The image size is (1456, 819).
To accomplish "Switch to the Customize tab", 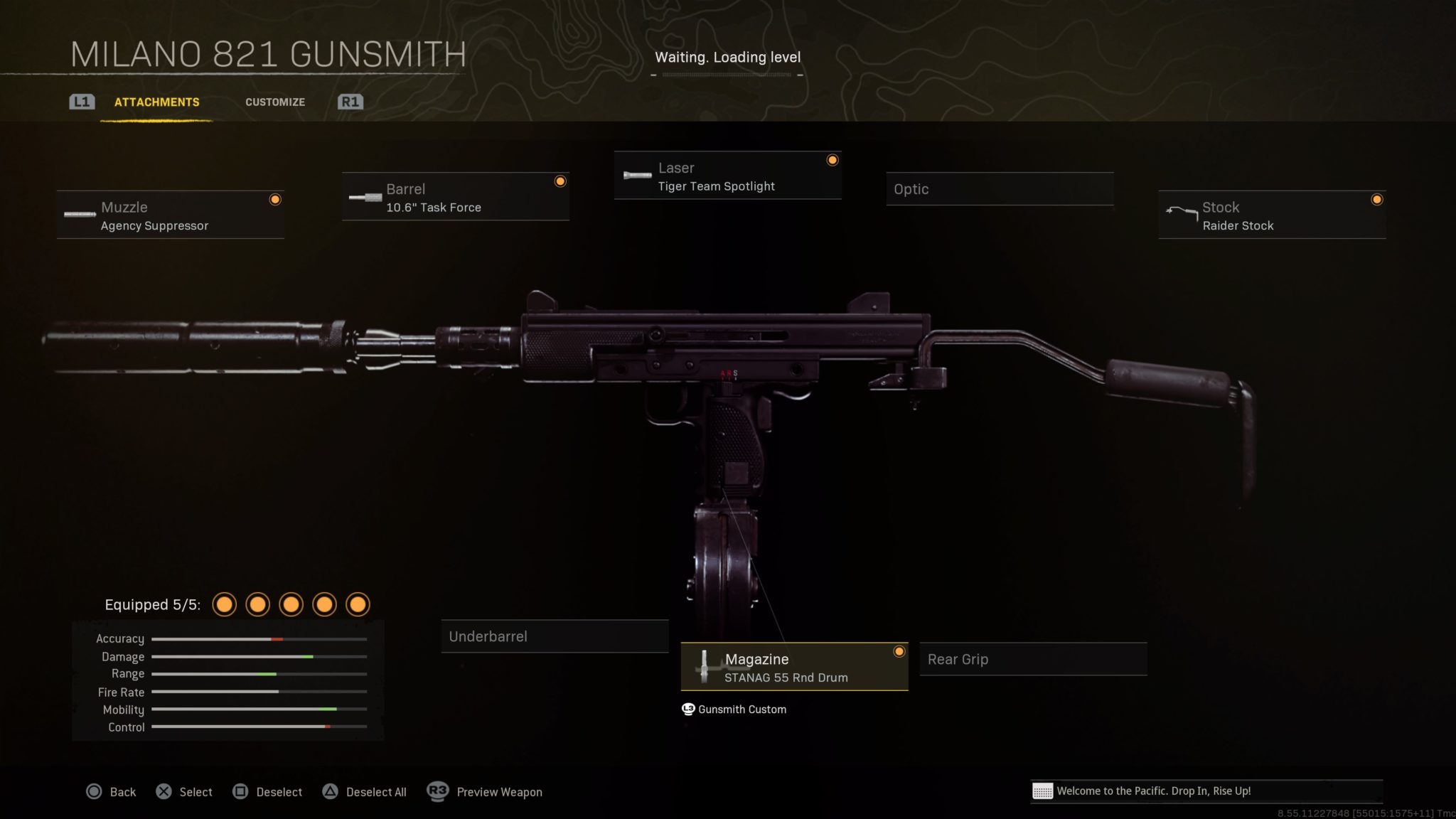I will [275, 102].
